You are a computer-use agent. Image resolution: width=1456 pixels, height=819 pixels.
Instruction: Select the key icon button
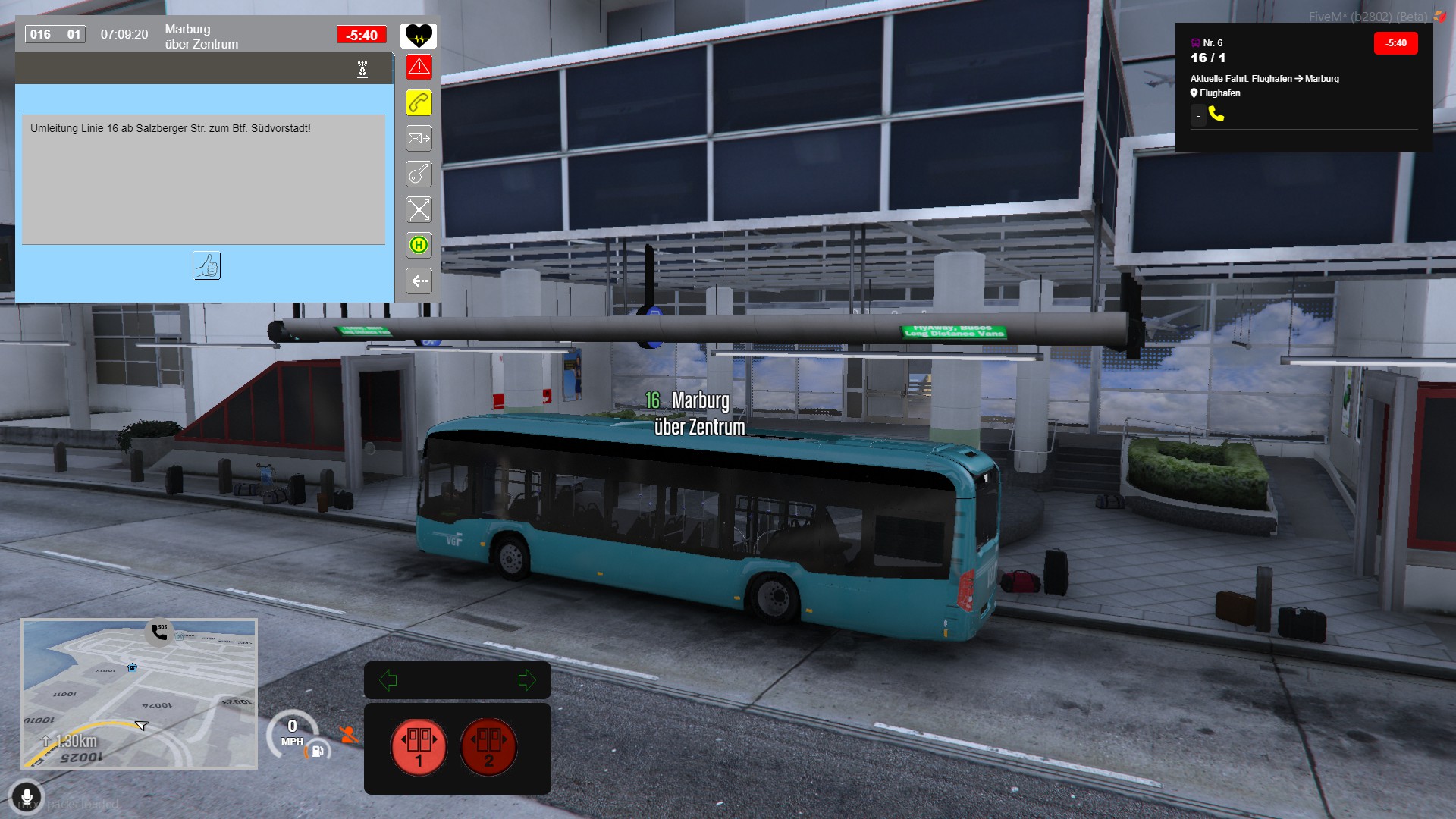tap(419, 174)
